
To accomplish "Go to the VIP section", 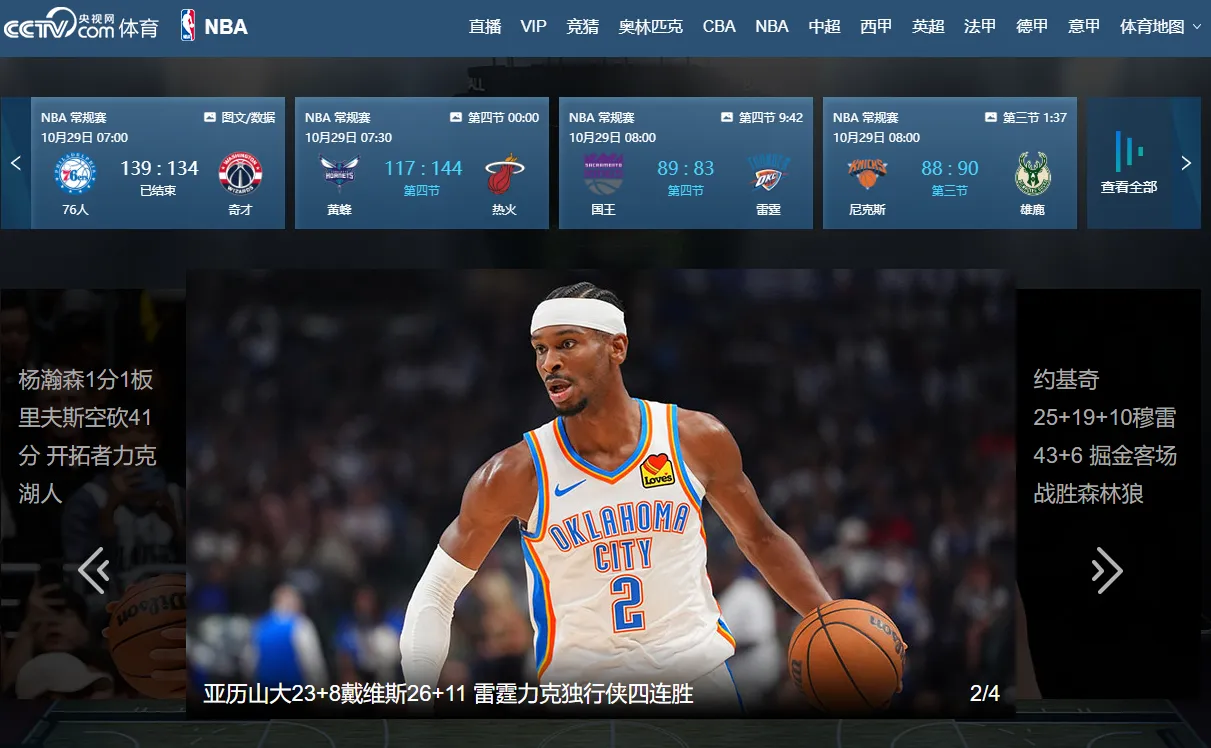I will pos(534,27).
